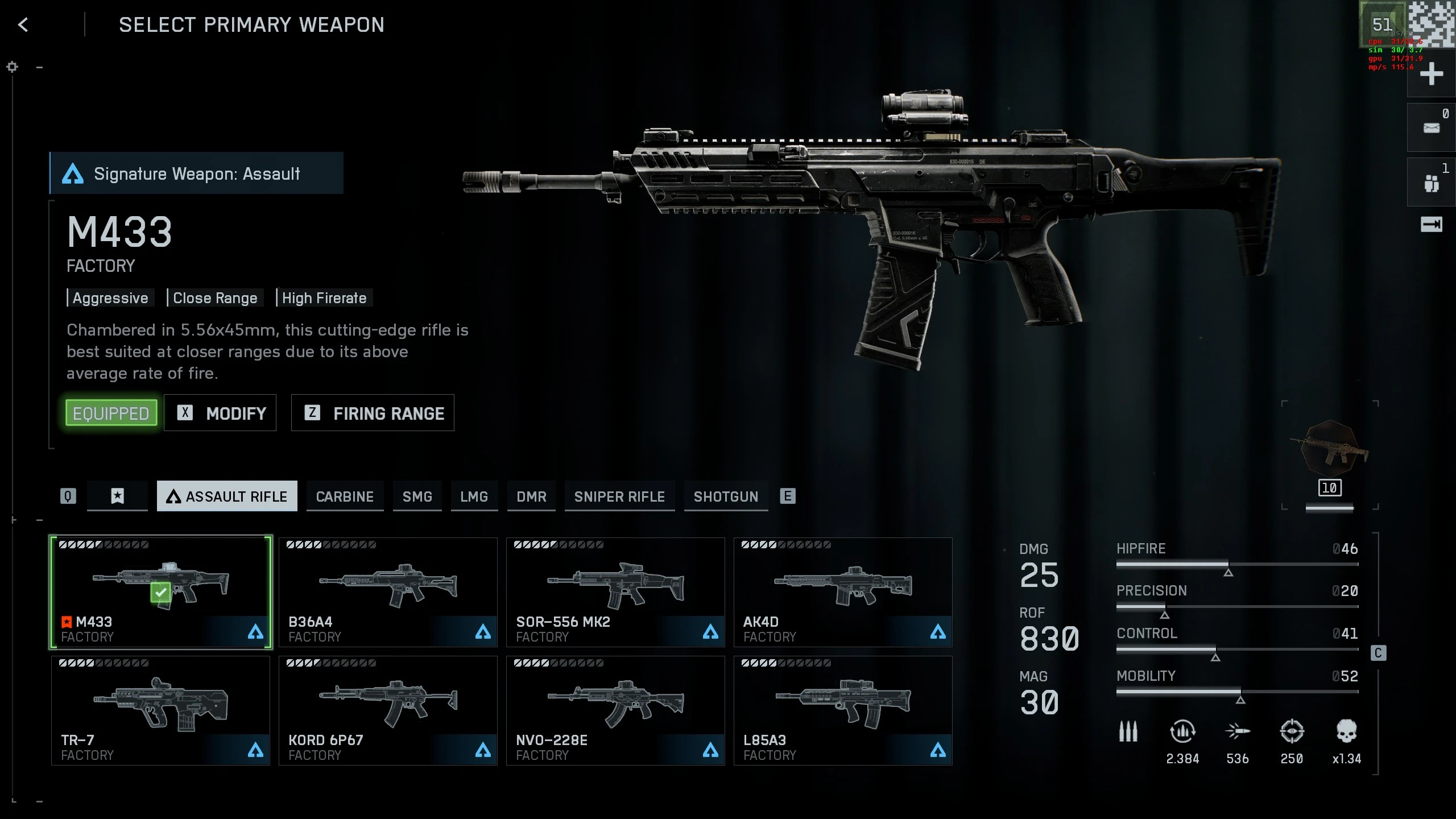Select the NVO-228E weapon
The image size is (1456, 819).
click(x=615, y=710)
